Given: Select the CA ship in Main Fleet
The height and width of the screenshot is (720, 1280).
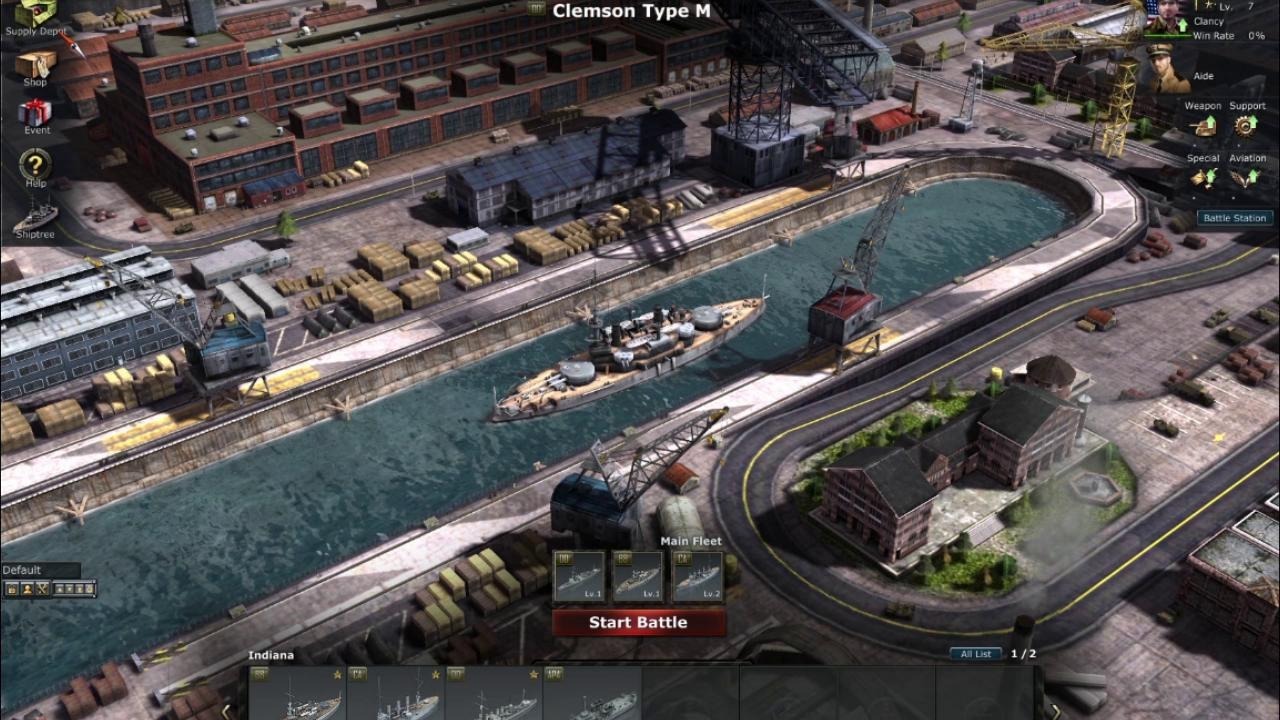Looking at the screenshot, I should point(697,576).
